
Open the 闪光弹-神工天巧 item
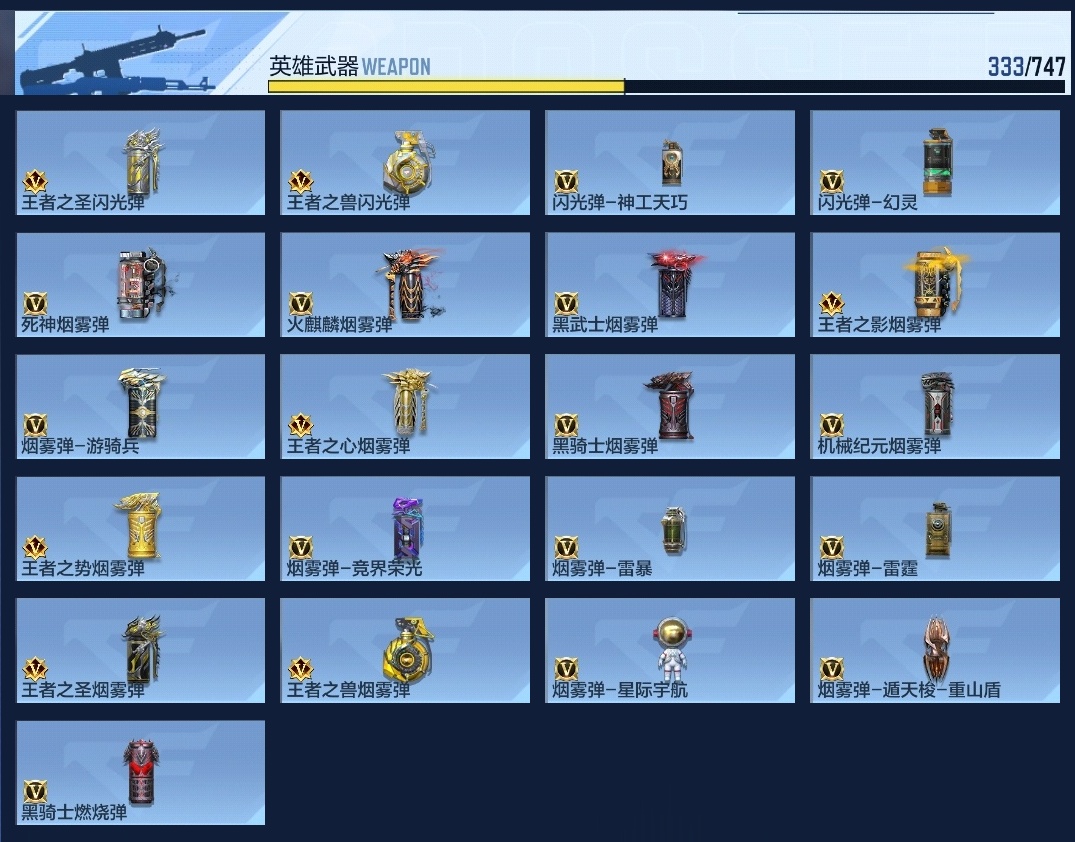670,162
